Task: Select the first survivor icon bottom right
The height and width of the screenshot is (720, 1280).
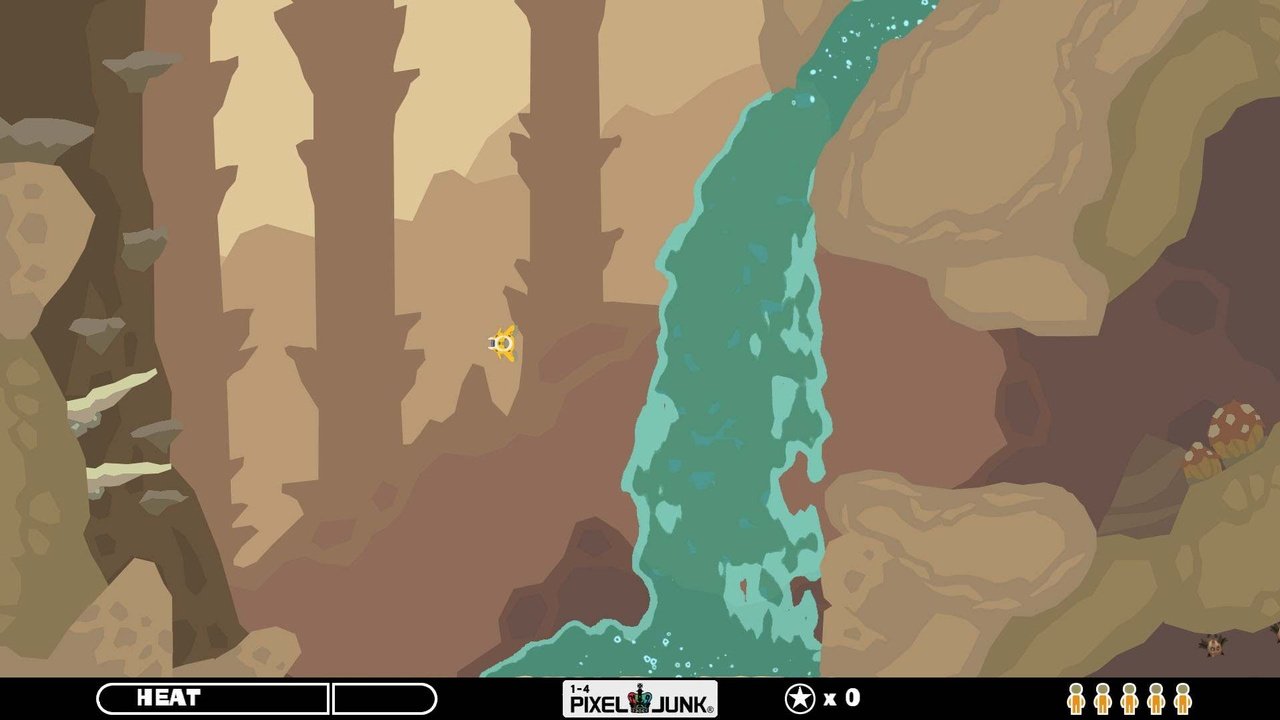Action: (x=1076, y=700)
